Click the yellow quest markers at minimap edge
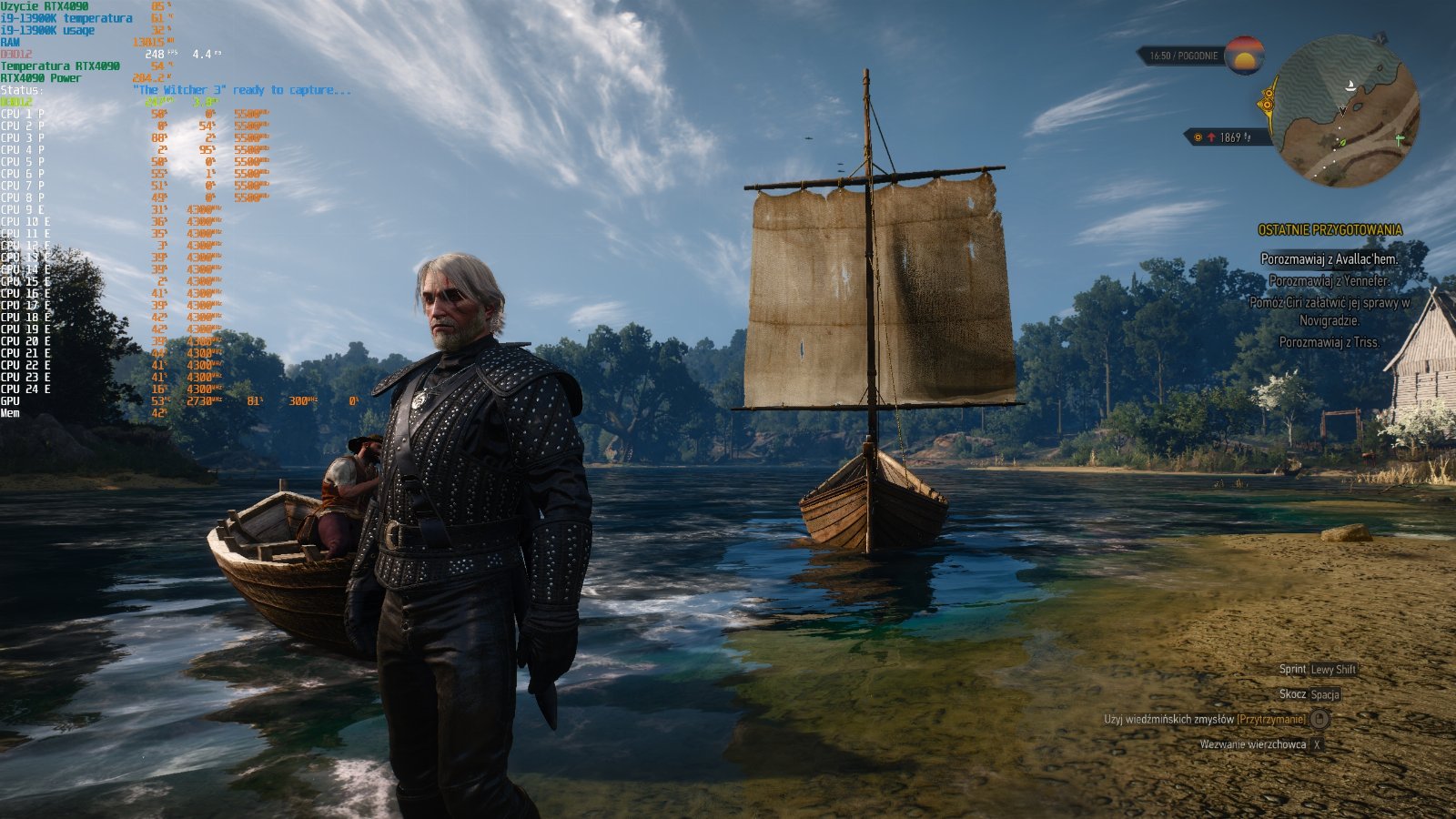 pos(1267,100)
